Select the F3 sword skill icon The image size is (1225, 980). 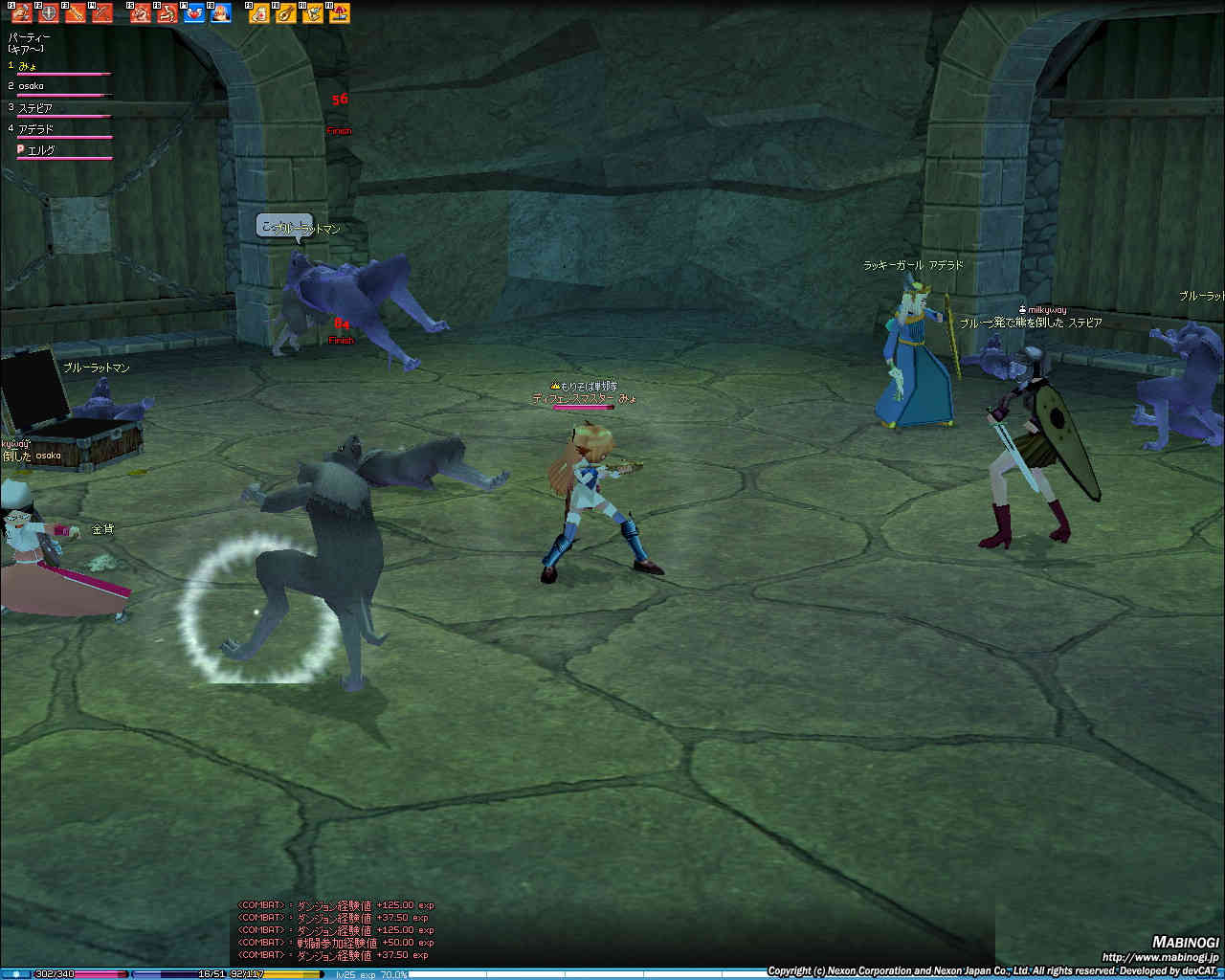[x=76, y=13]
